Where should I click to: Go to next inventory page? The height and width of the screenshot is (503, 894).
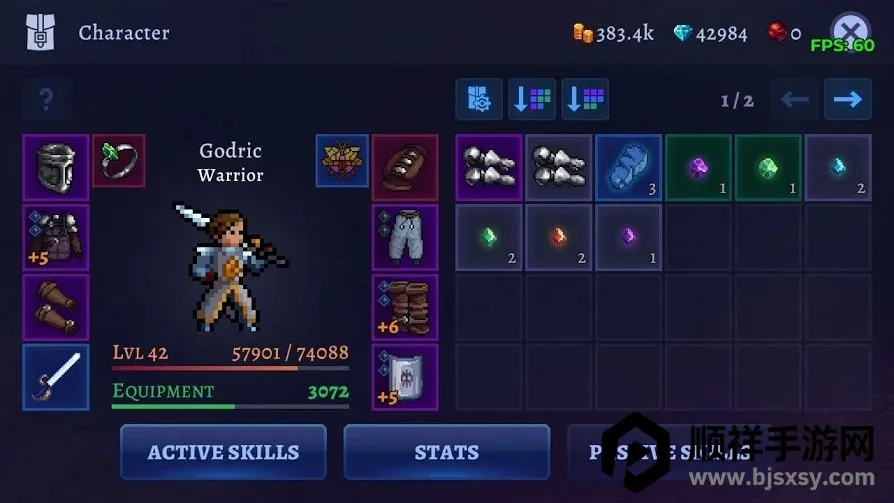(x=847, y=99)
